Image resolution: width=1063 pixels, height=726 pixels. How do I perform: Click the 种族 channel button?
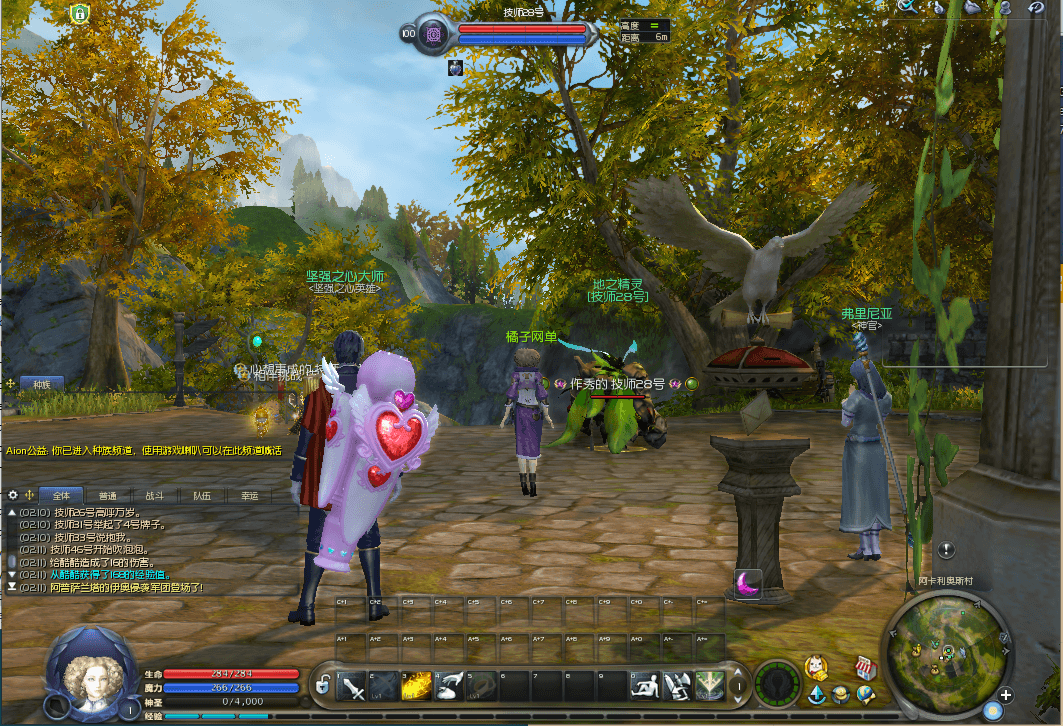pos(41,383)
